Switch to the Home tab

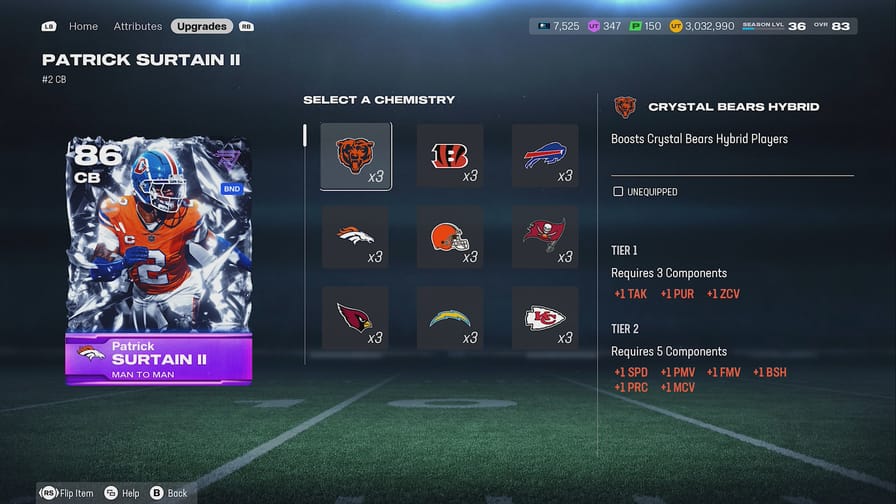tap(83, 26)
